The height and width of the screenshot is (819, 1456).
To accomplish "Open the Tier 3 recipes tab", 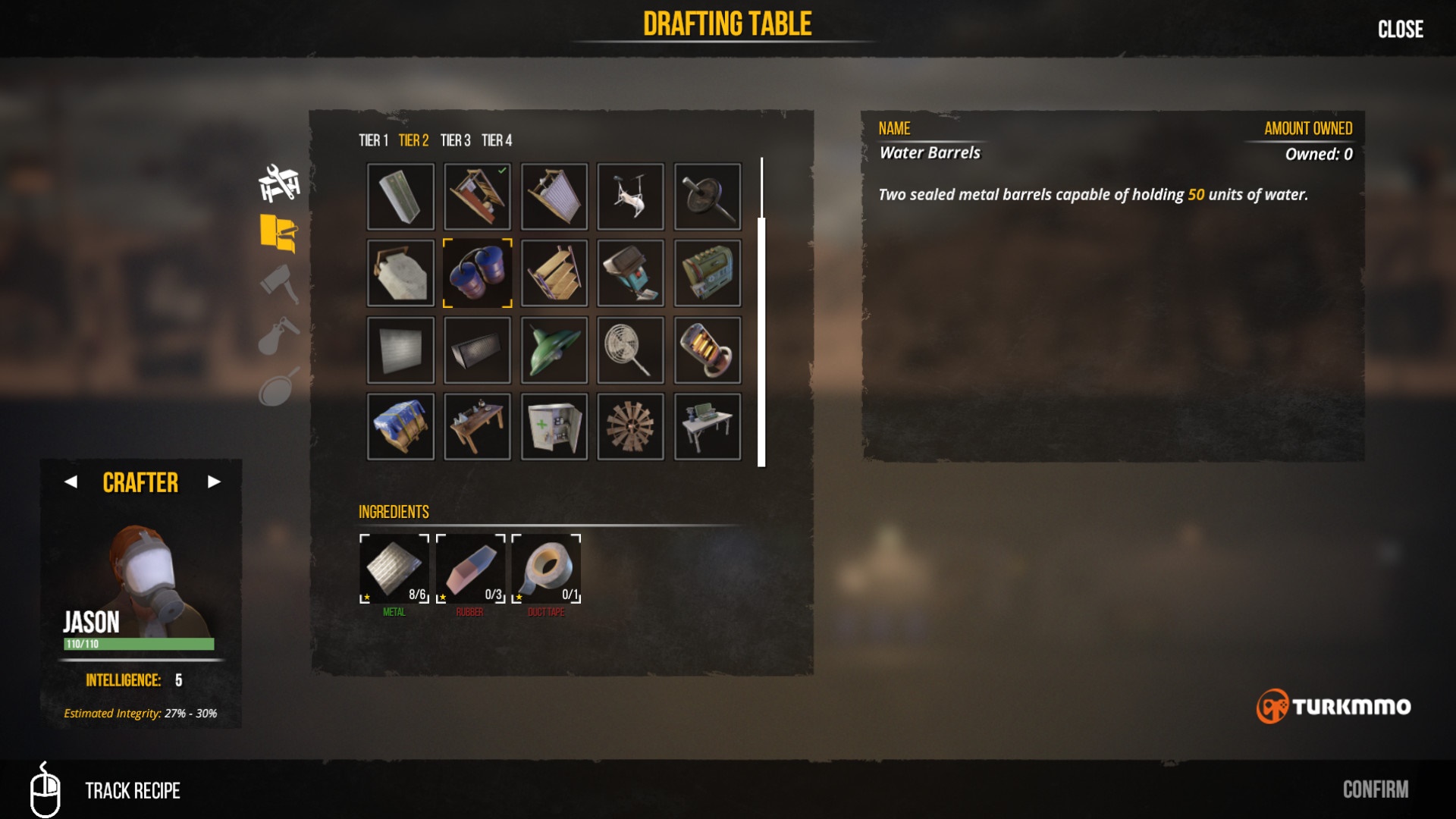I will tap(455, 140).
